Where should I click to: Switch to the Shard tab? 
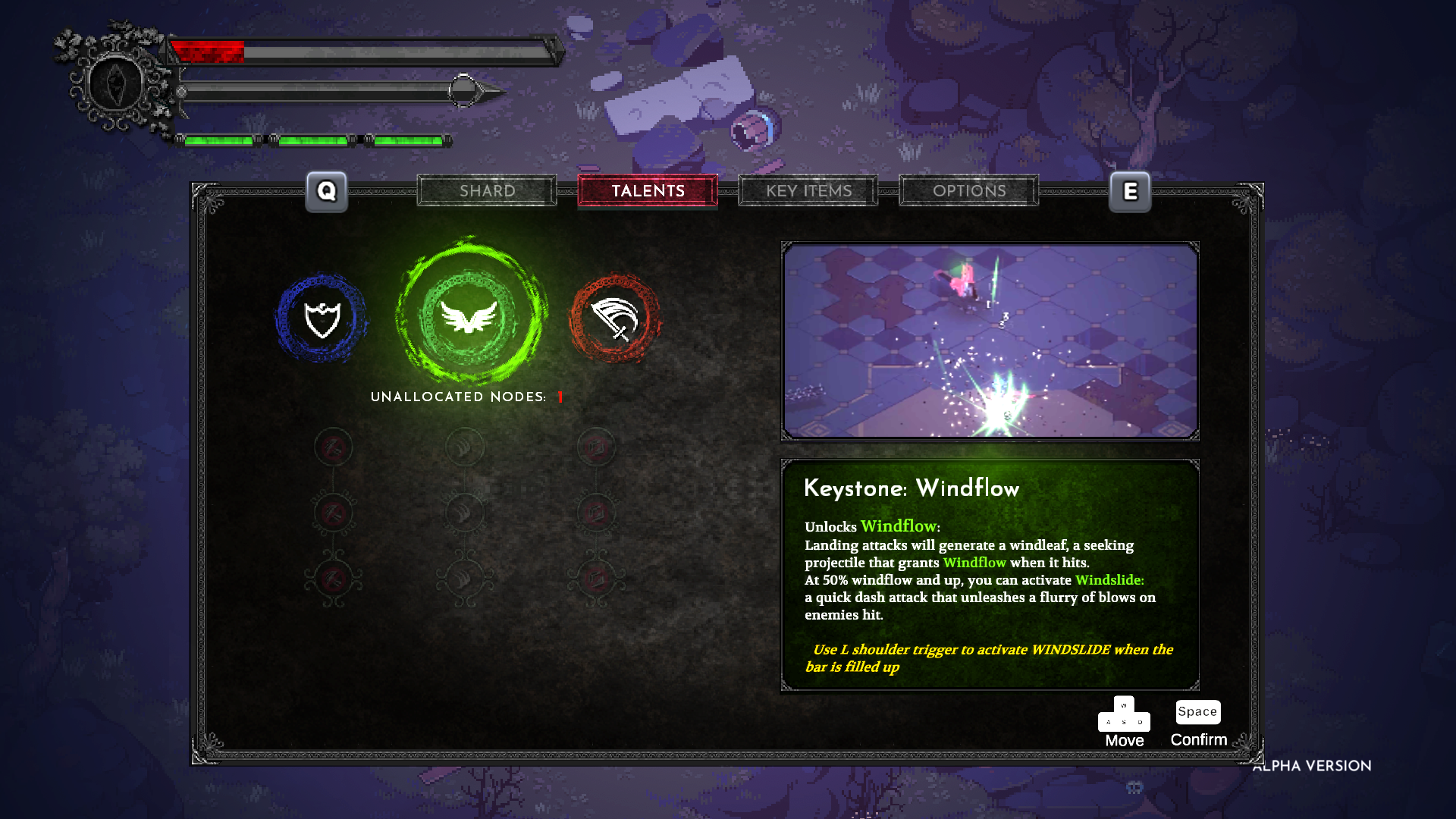487,191
